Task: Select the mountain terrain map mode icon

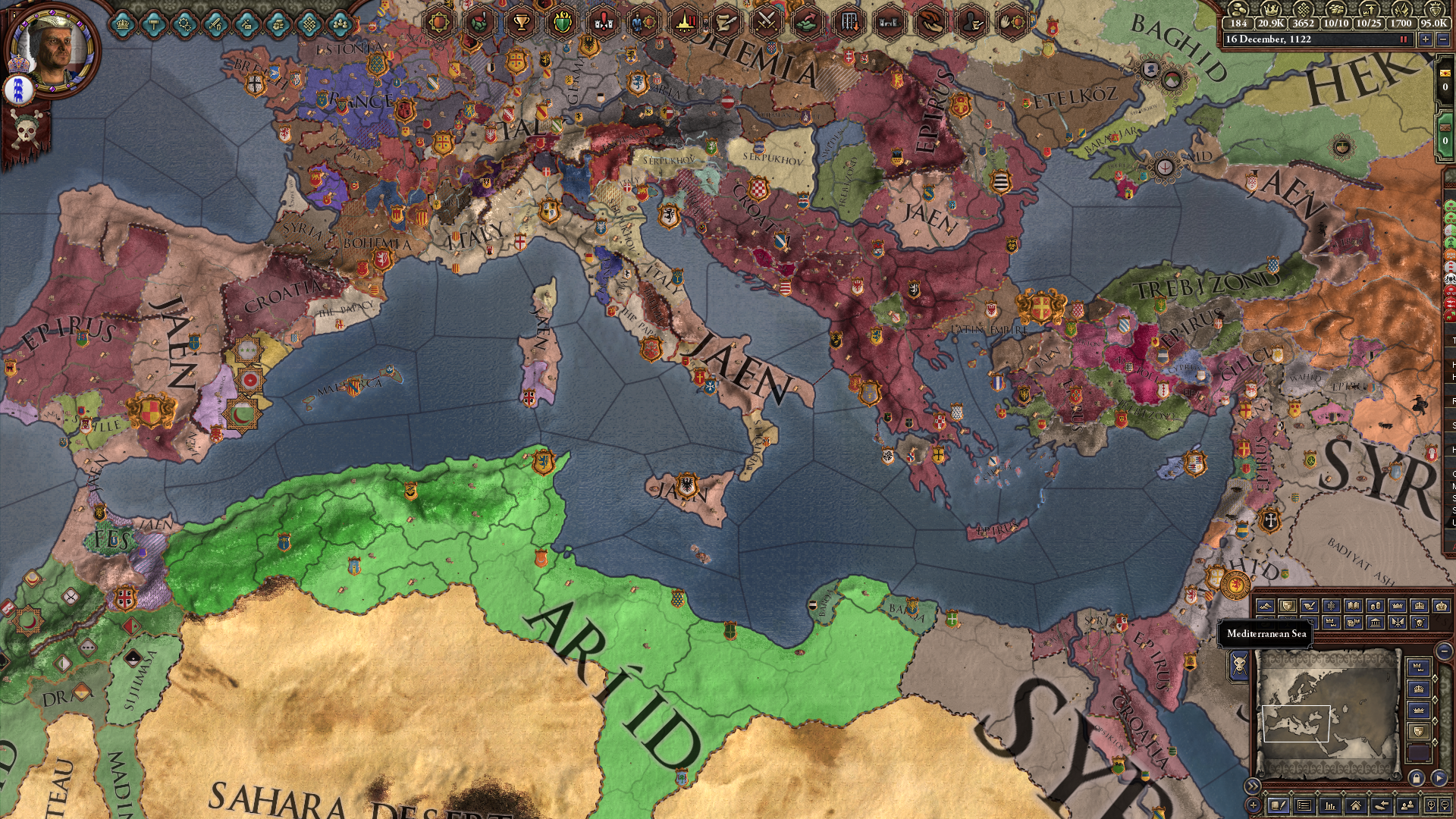Action: pyautogui.click(x=1264, y=605)
